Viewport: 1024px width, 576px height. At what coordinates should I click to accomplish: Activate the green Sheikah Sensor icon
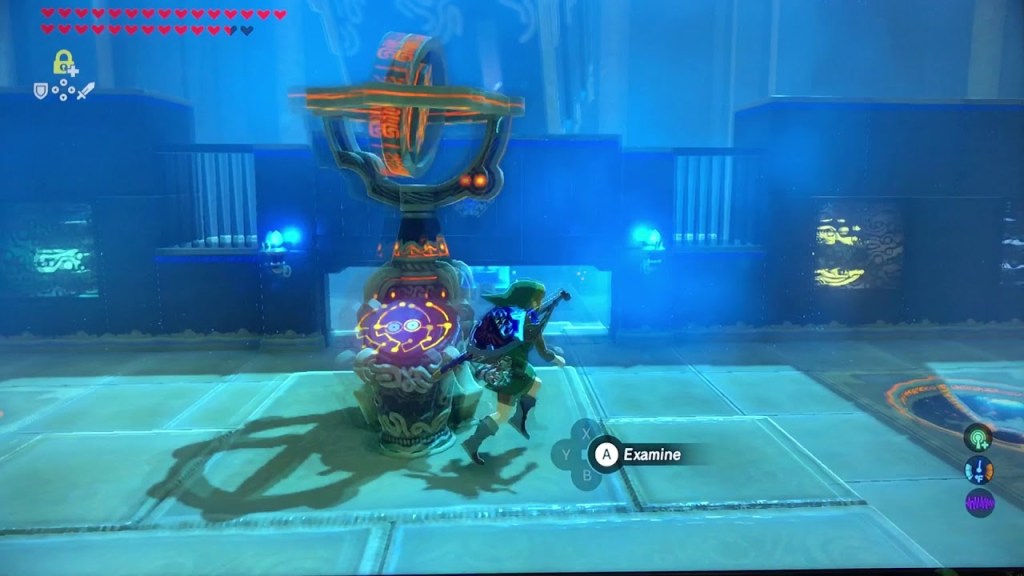point(978,437)
